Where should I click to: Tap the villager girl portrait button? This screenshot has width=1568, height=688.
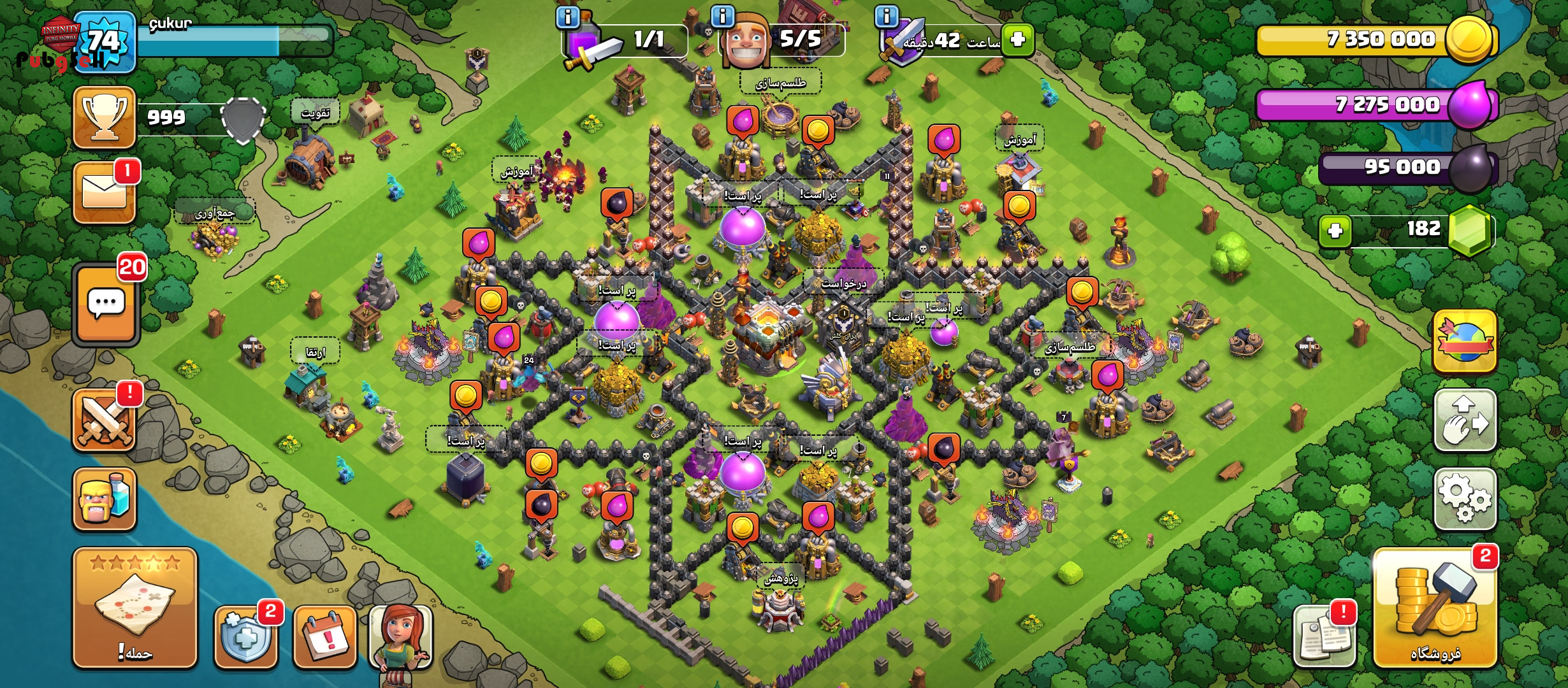click(x=400, y=637)
